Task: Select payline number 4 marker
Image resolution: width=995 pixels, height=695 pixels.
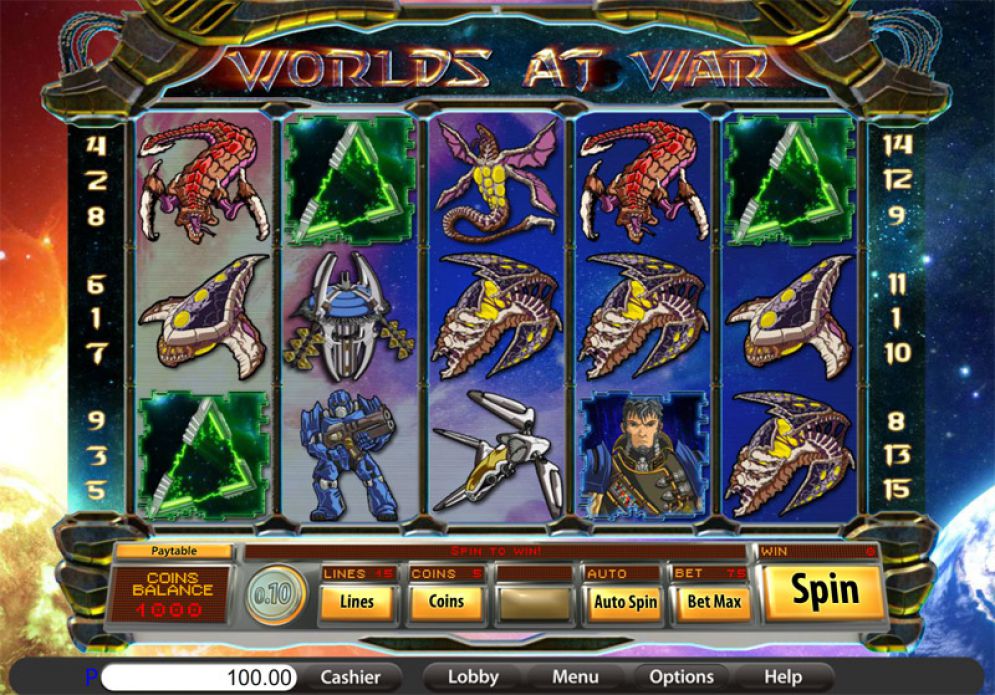Action: (96, 146)
